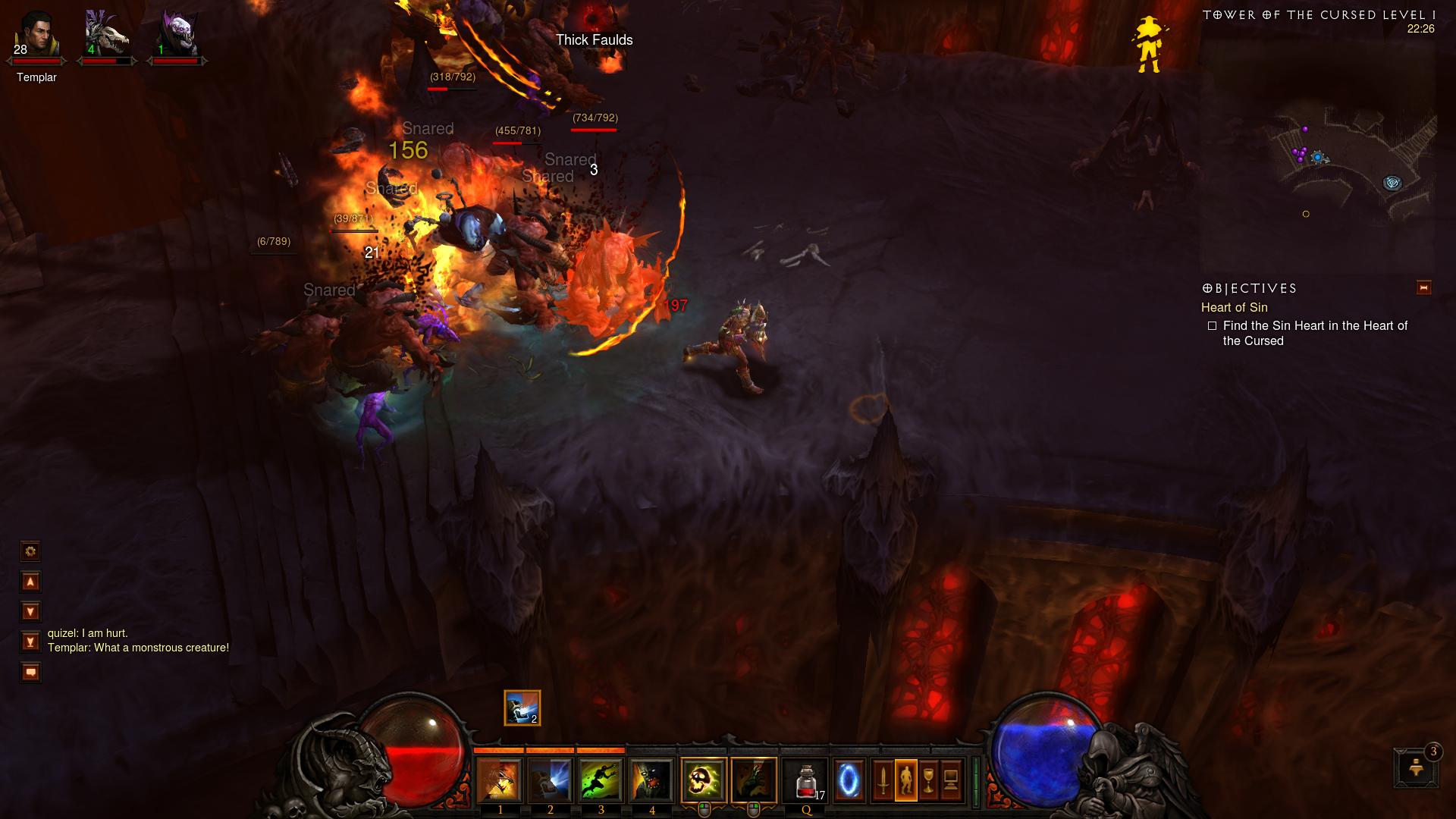Activate the skill in hotbar slot 1
The image size is (1456, 819).
click(499, 780)
